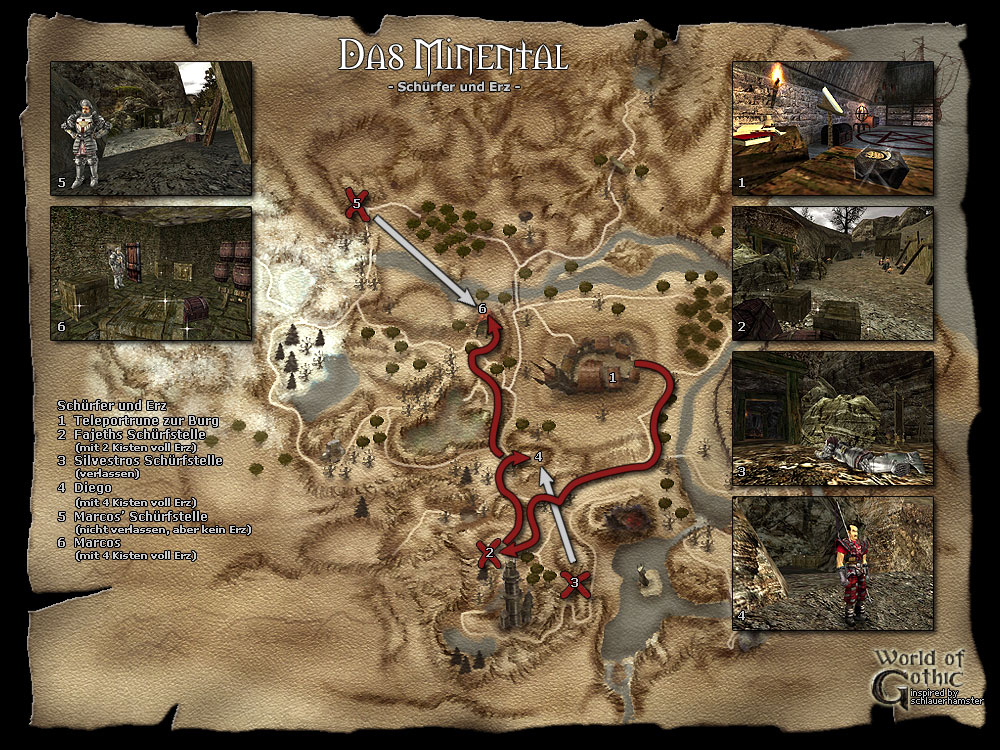
Task: Choose the red X marker numbered 3
Action: (574, 583)
